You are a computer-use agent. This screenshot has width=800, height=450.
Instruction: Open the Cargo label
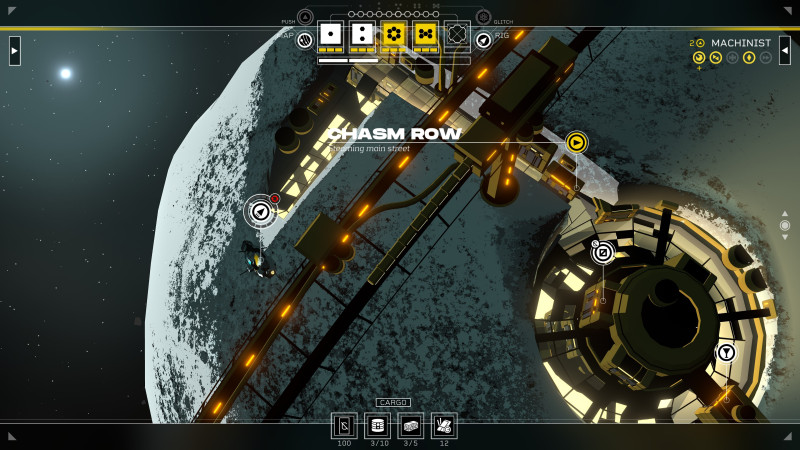tap(393, 402)
